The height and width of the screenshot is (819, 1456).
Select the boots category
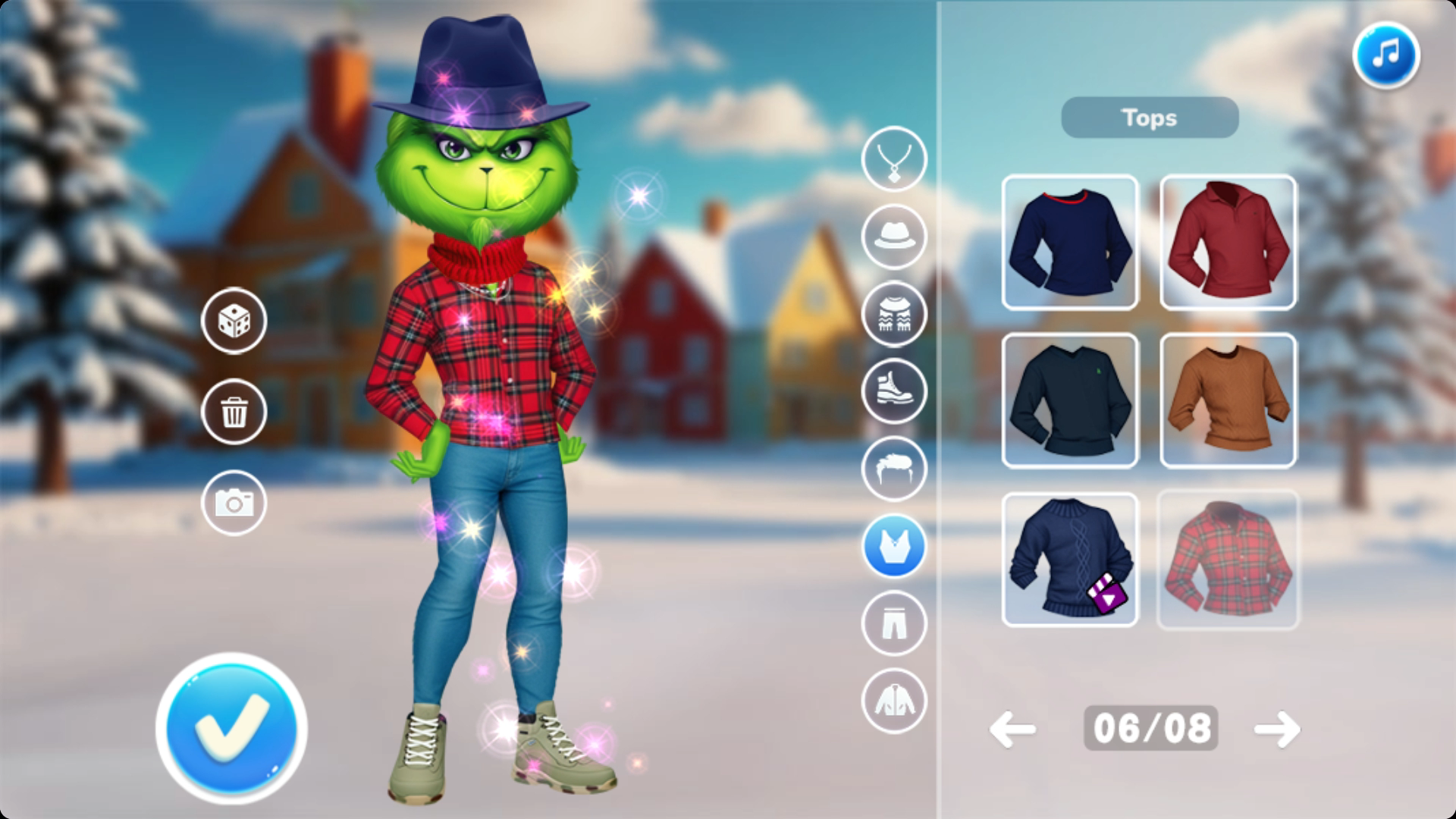coord(894,391)
